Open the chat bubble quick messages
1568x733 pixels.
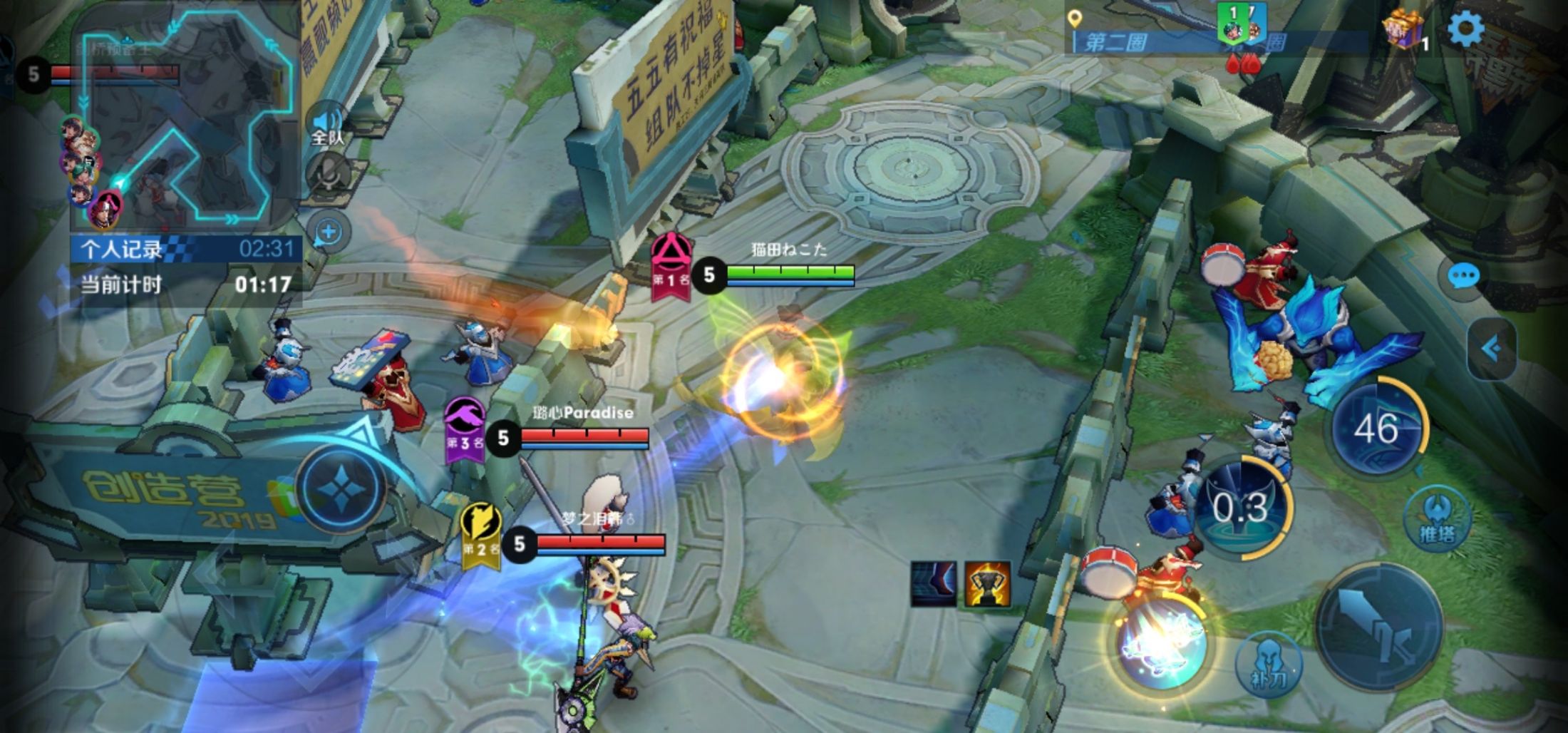1463,275
